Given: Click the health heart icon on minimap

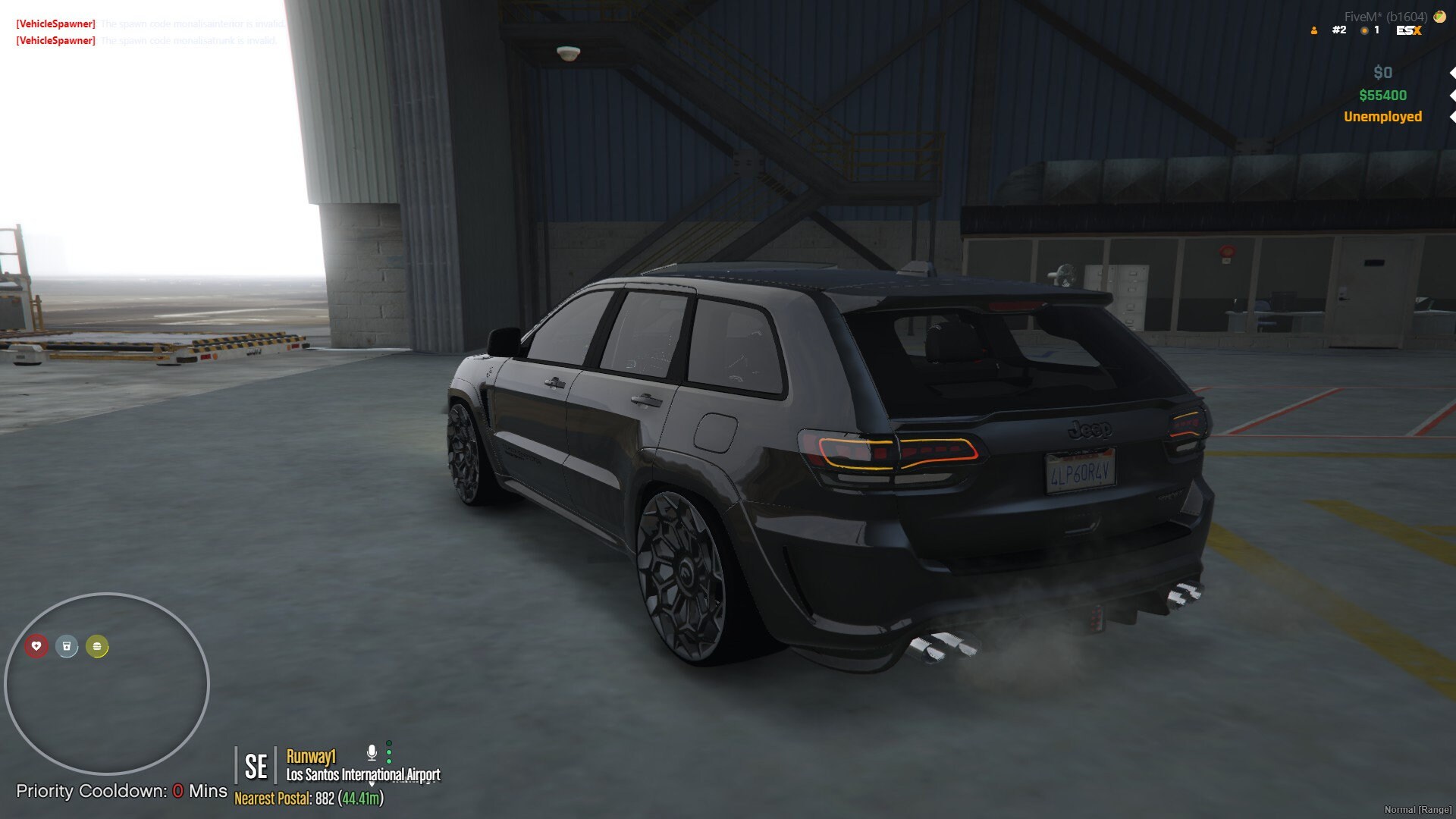Looking at the screenshot, I should pos(37,647).
